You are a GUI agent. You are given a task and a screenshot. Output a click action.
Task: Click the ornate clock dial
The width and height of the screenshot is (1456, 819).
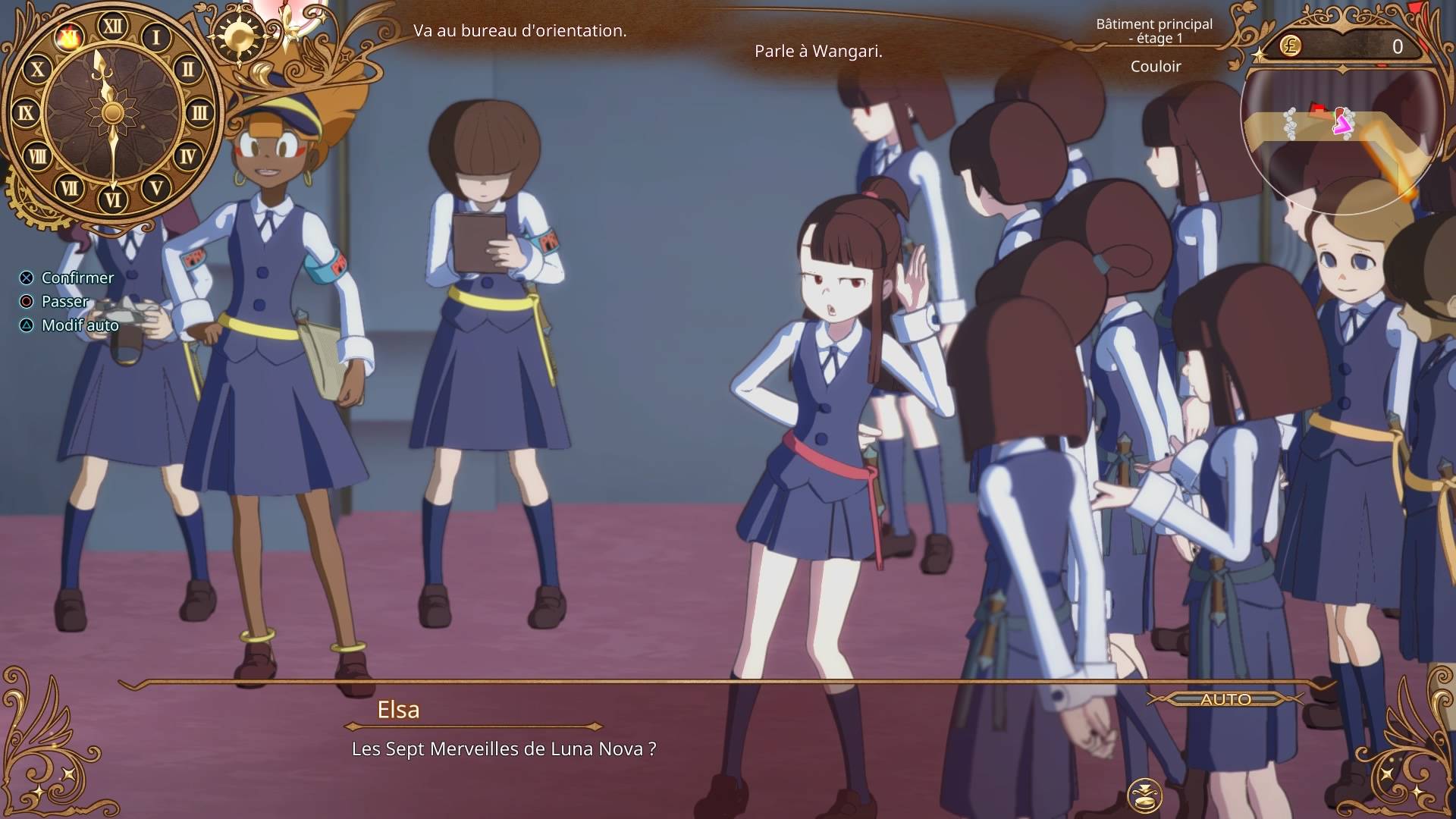(x=113, y=113)
